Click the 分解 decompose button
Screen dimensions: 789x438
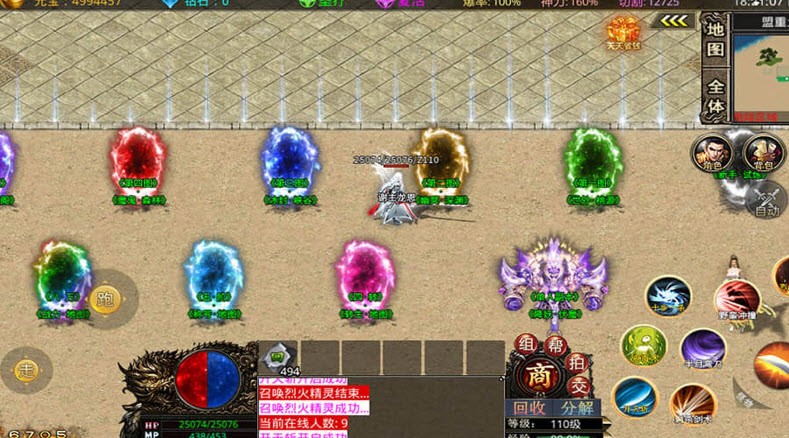(576, 408)
